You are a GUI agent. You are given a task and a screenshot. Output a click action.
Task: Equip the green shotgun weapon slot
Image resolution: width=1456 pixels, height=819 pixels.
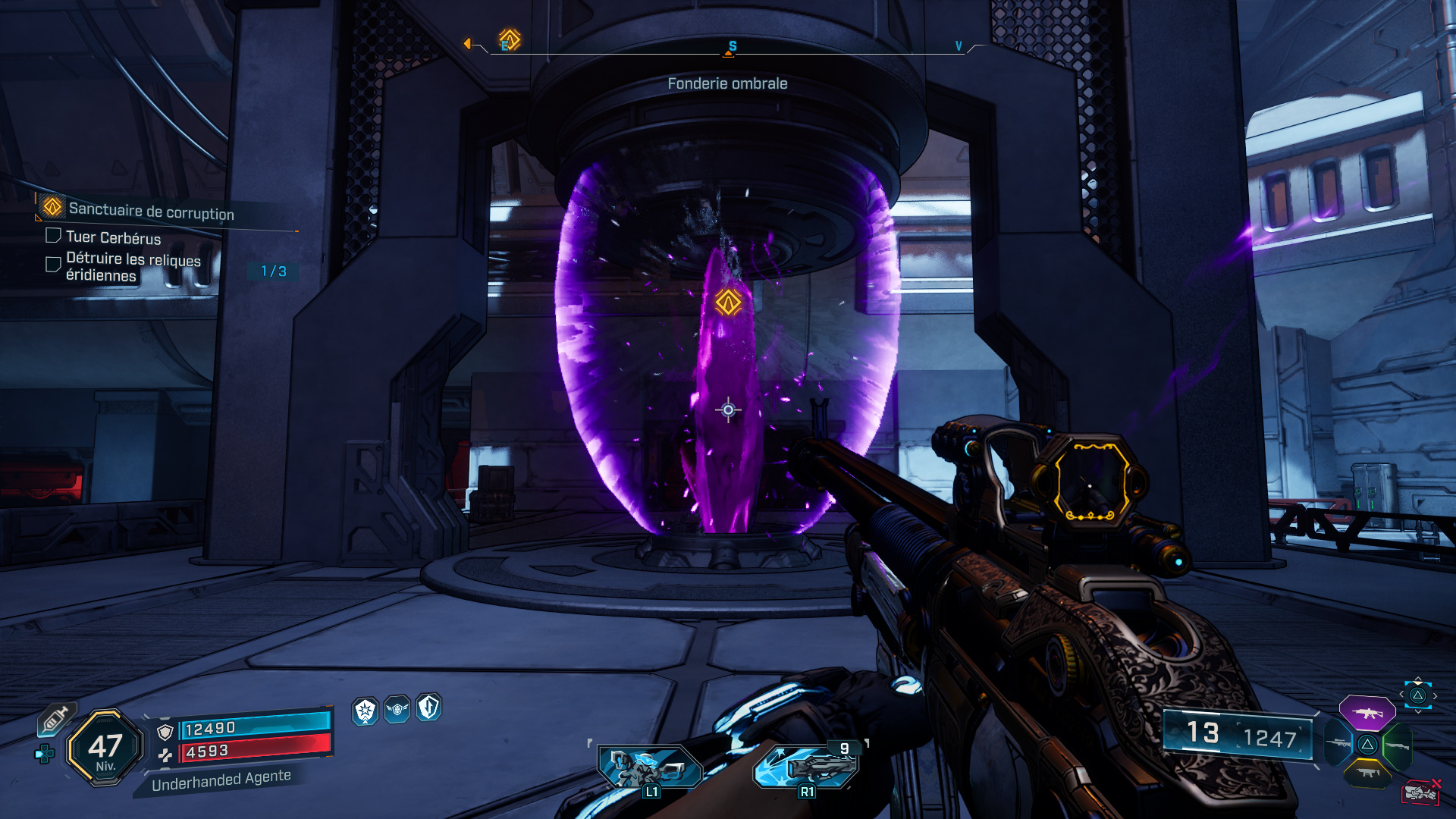click(x=1397, y=745)
